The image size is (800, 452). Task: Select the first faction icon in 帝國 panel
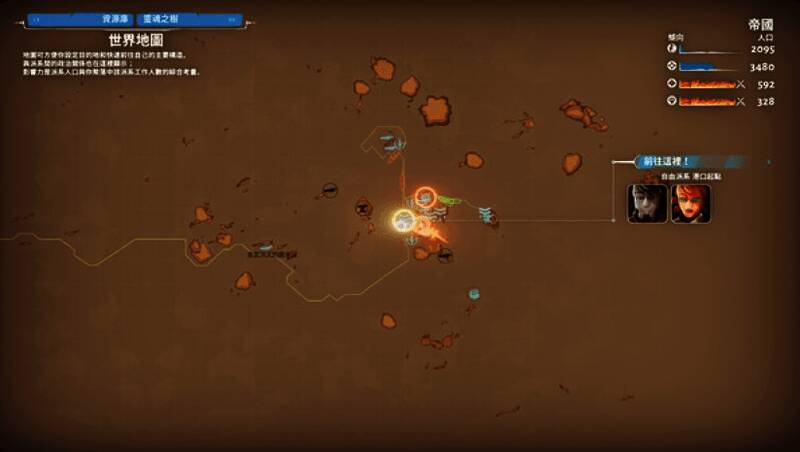coord(671,49)
